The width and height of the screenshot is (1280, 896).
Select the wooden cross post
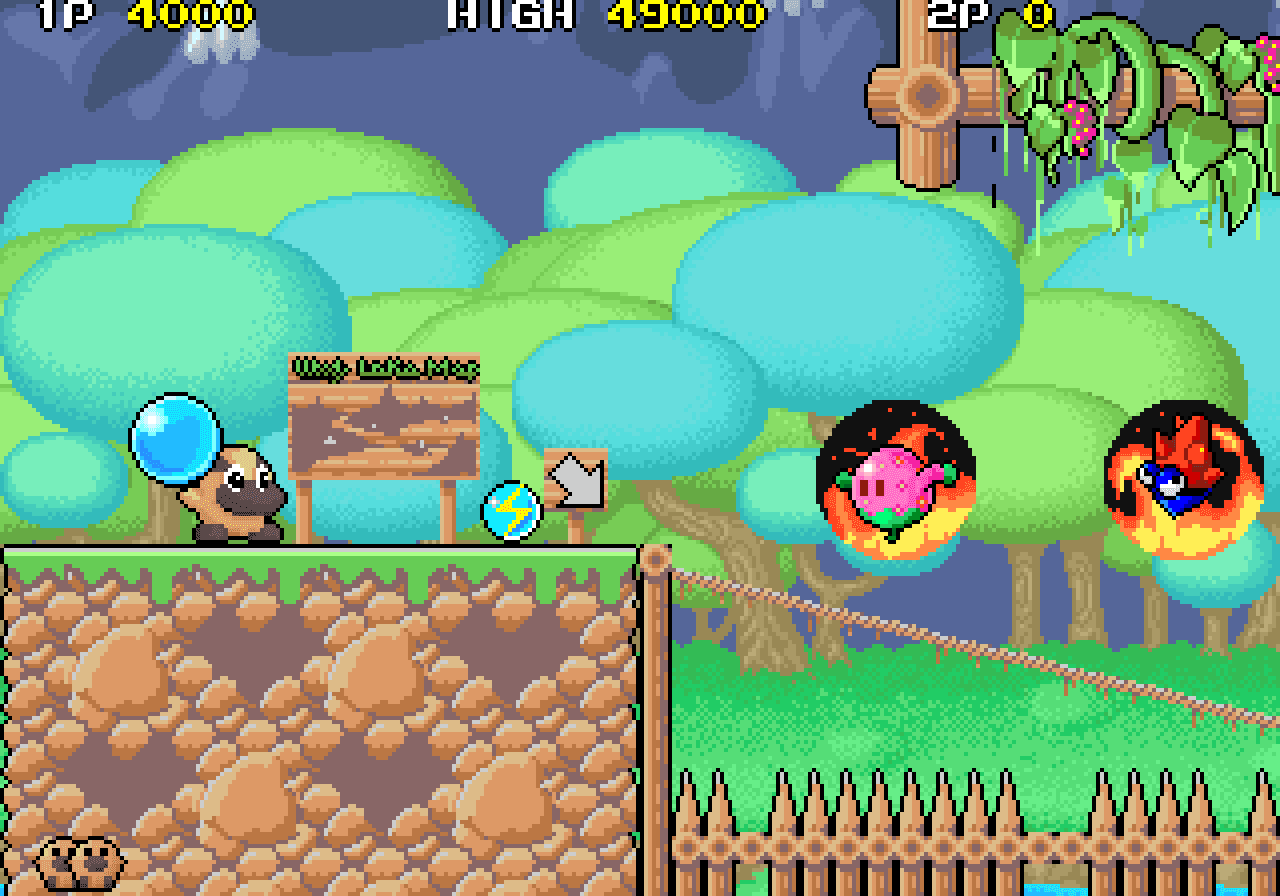925,95
